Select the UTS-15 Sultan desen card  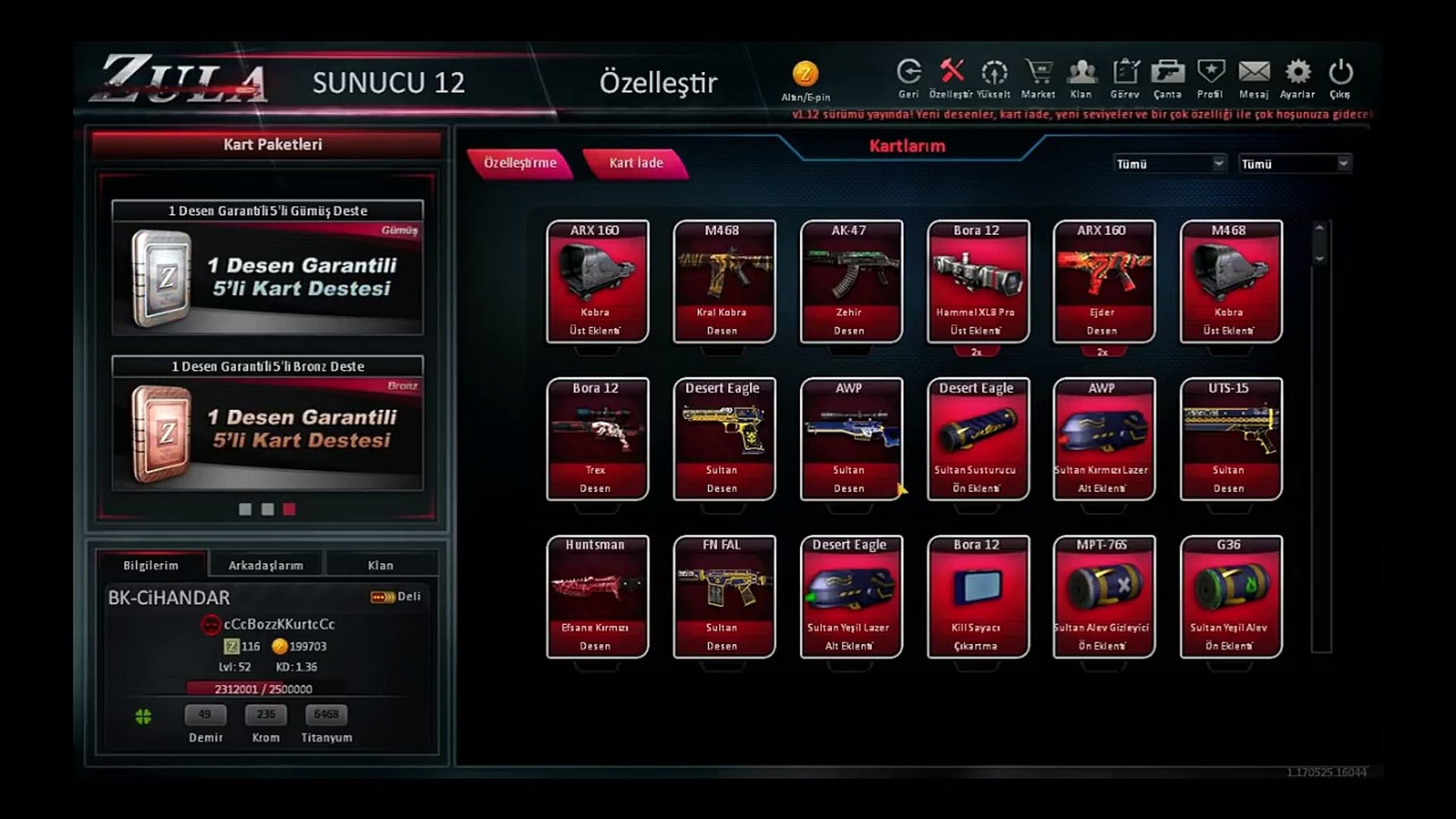click(x=1230, y=439)
